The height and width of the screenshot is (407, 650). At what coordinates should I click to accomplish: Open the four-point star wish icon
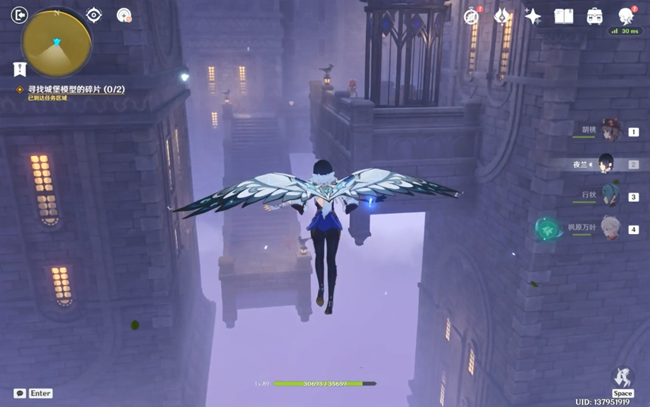coord(533,16)
